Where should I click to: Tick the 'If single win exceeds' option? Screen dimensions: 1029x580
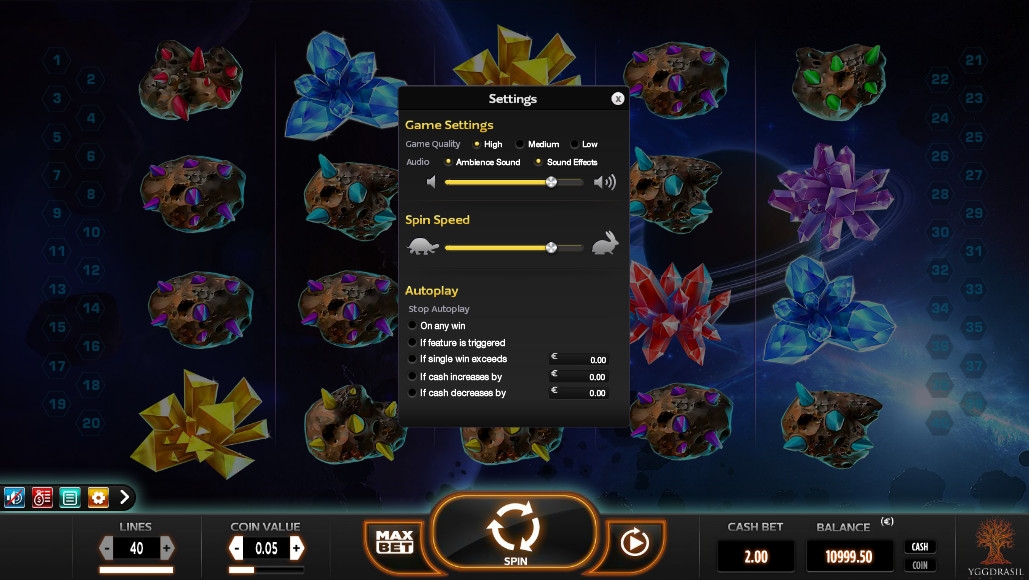click(x=413, y=359)
